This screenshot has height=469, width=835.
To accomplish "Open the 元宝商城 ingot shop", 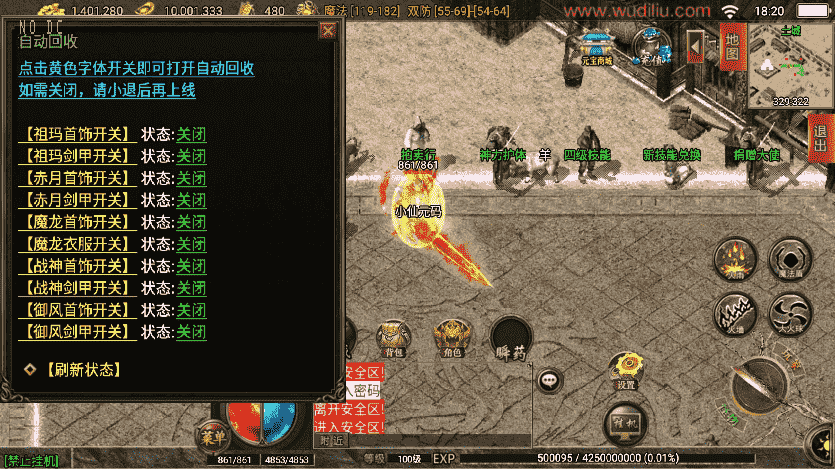I will point(597,47).
